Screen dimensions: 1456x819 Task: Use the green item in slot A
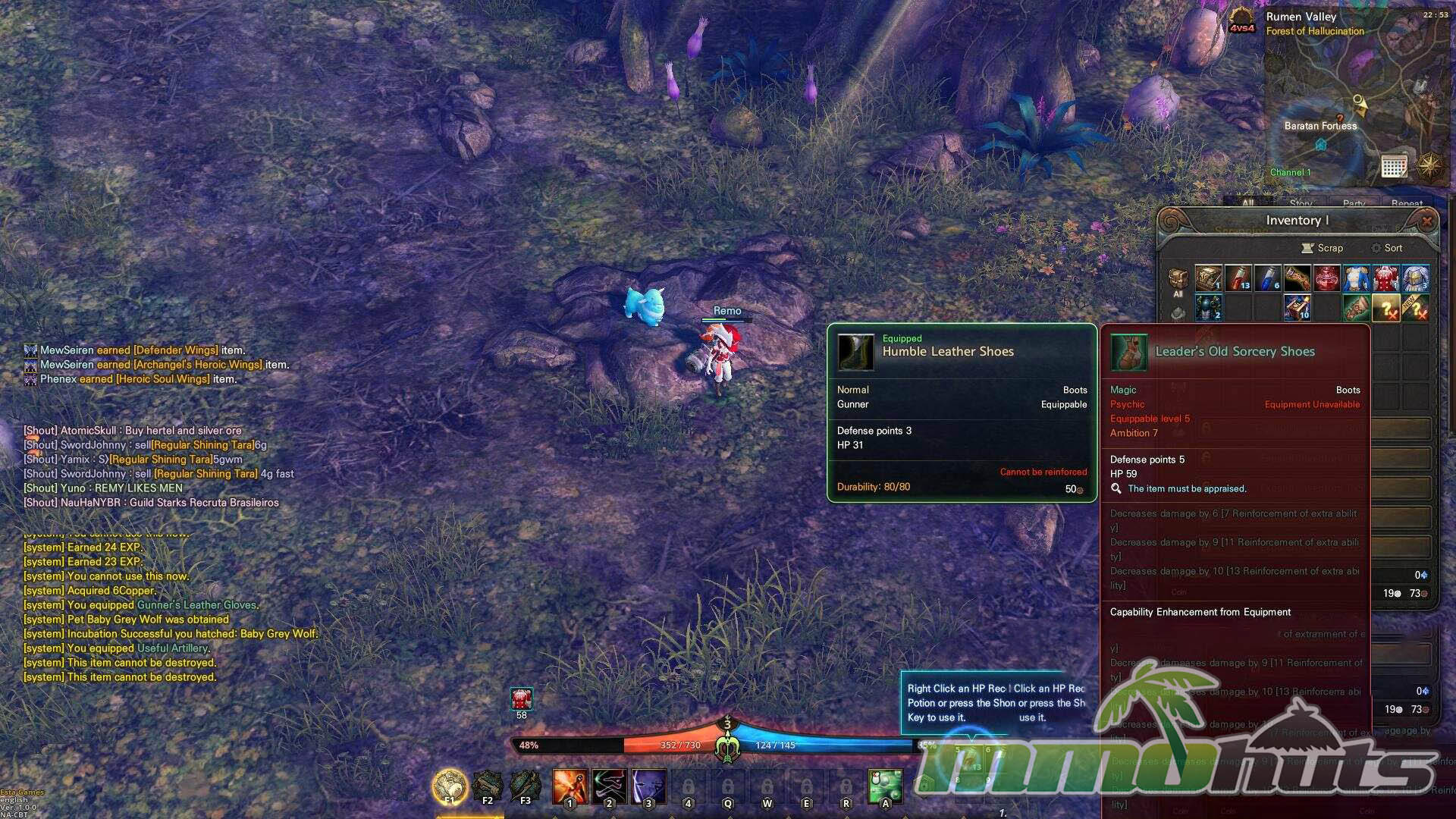tap(885, 786)
